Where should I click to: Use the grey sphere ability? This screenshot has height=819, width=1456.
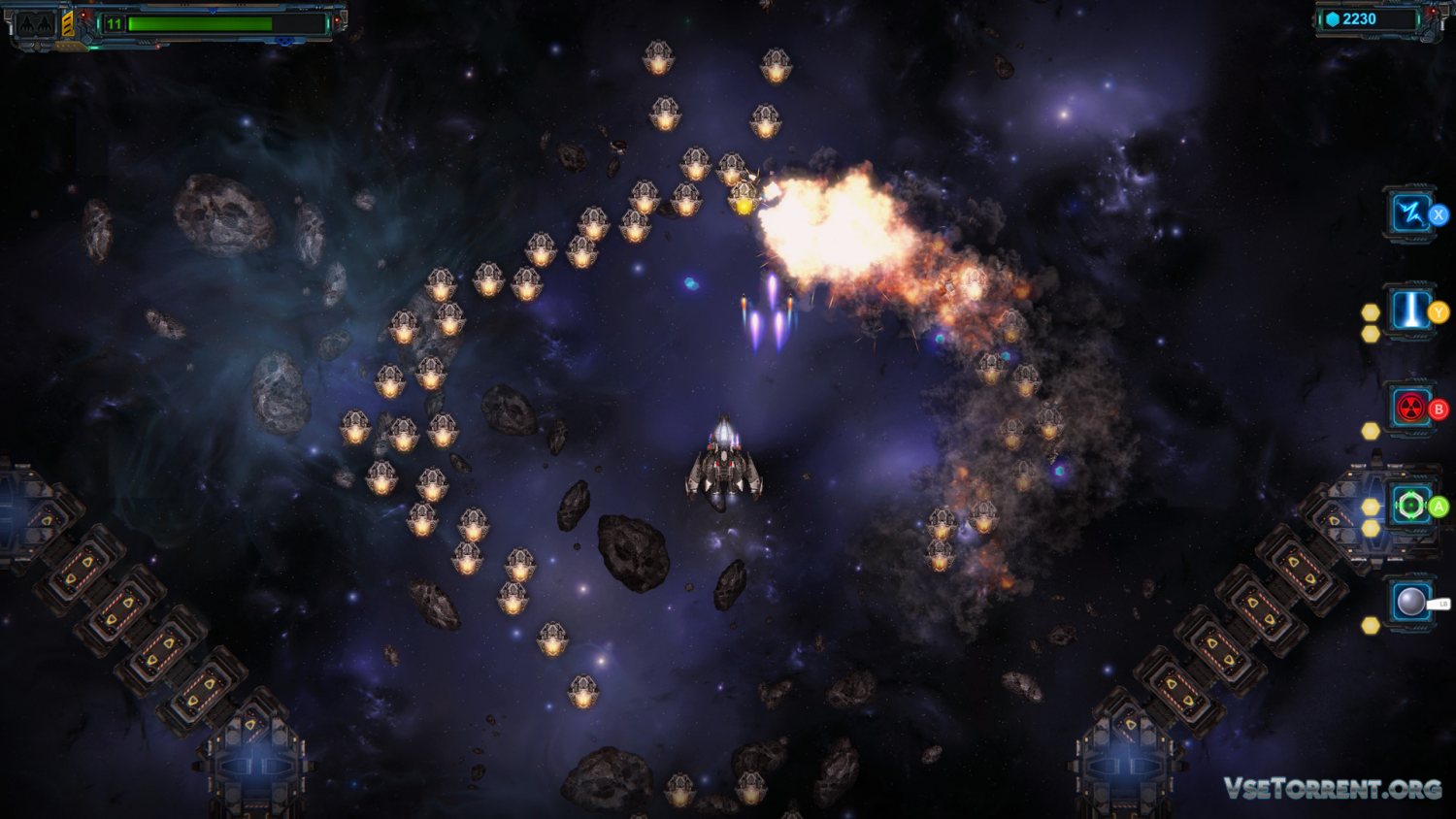pos(1410,603)
